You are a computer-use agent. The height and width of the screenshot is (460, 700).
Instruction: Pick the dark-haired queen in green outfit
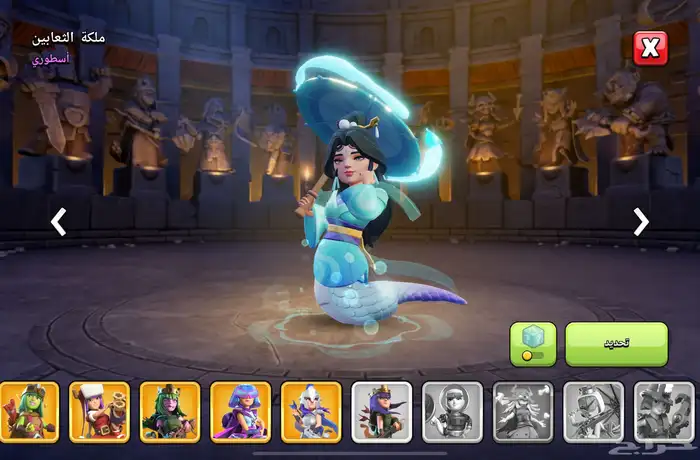pos(169,411)
